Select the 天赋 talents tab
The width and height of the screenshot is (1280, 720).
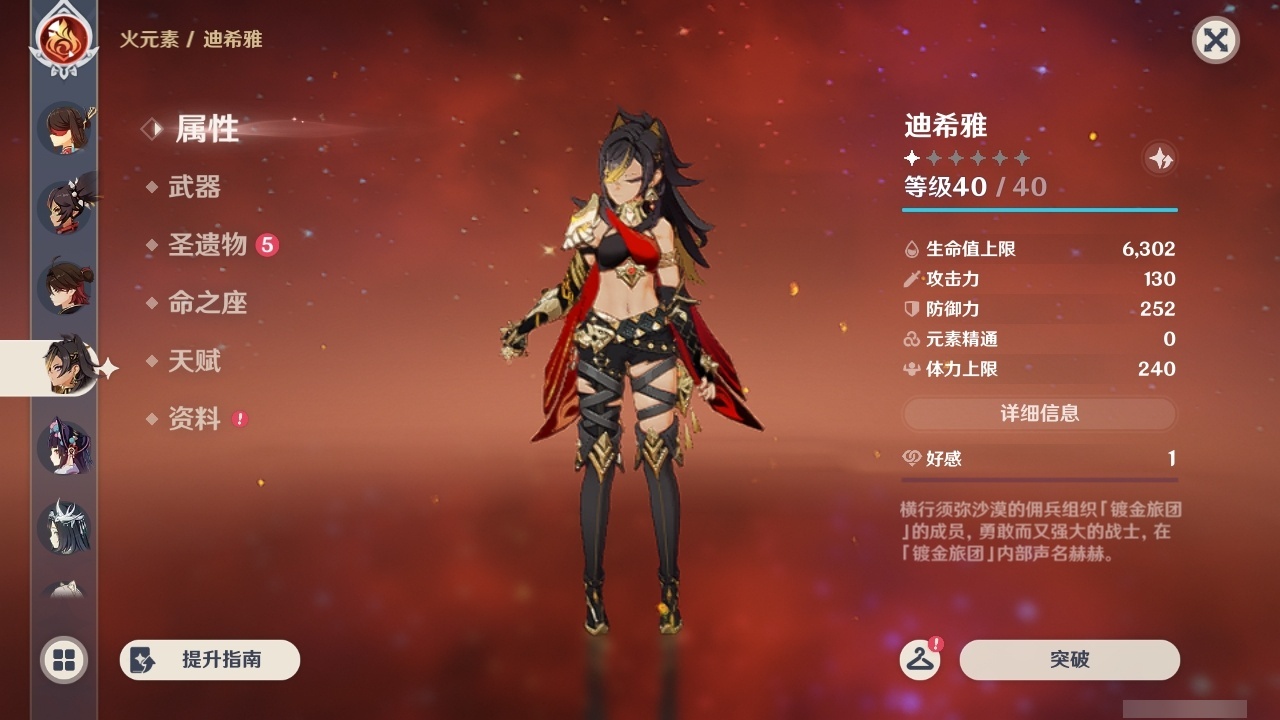coord(197,362)
